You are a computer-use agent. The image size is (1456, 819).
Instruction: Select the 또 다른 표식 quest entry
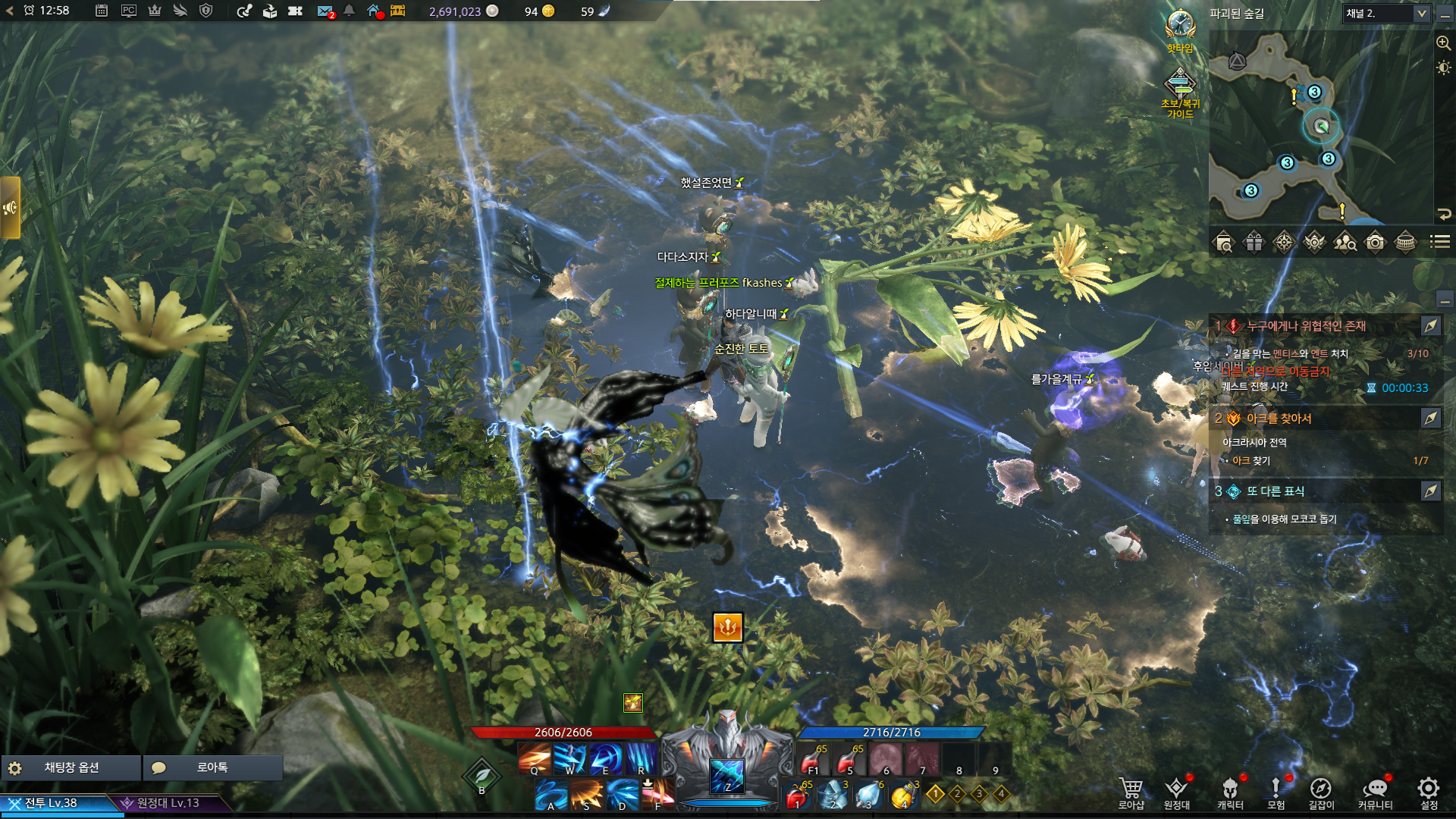tap(1276, 491)
